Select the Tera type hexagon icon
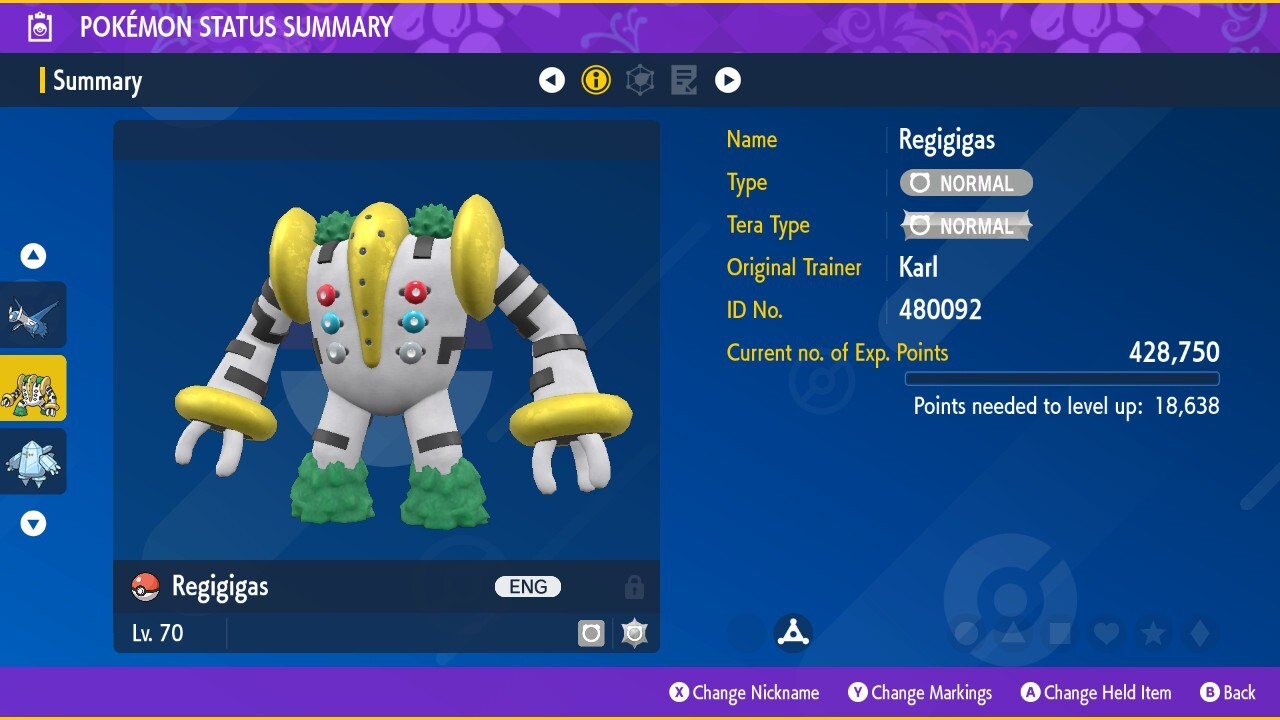The height and width of the screenshot is (720, 1280). tap(640, 80)
